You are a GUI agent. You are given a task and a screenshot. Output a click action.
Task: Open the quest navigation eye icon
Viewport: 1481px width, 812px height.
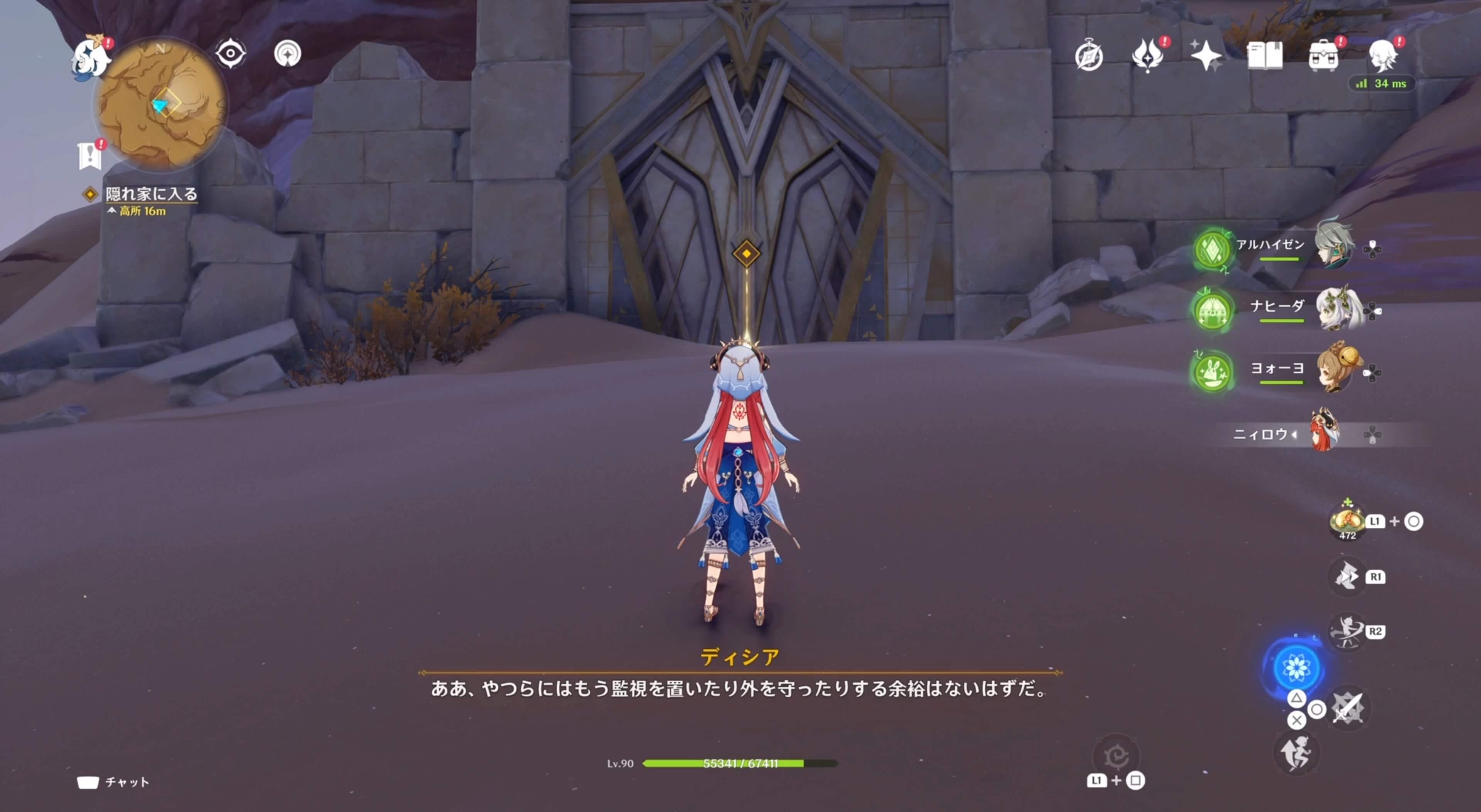tap(230, 53)
